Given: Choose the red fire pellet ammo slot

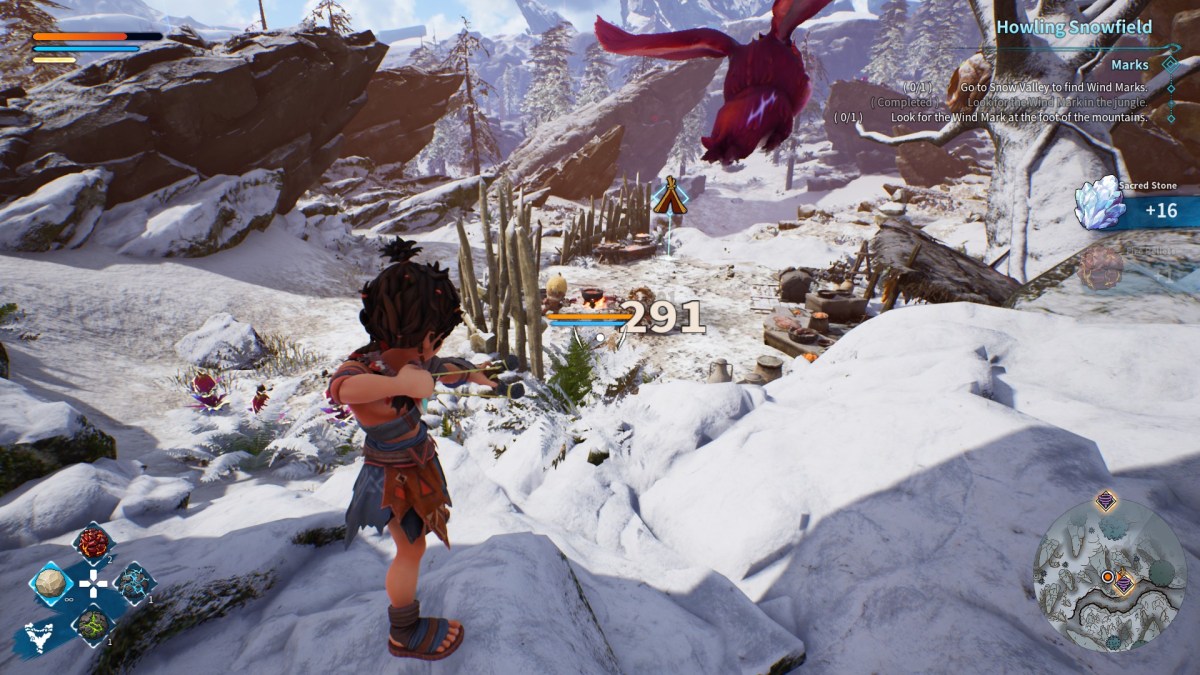Looking at the screenshot, I should tap(93, 544).
